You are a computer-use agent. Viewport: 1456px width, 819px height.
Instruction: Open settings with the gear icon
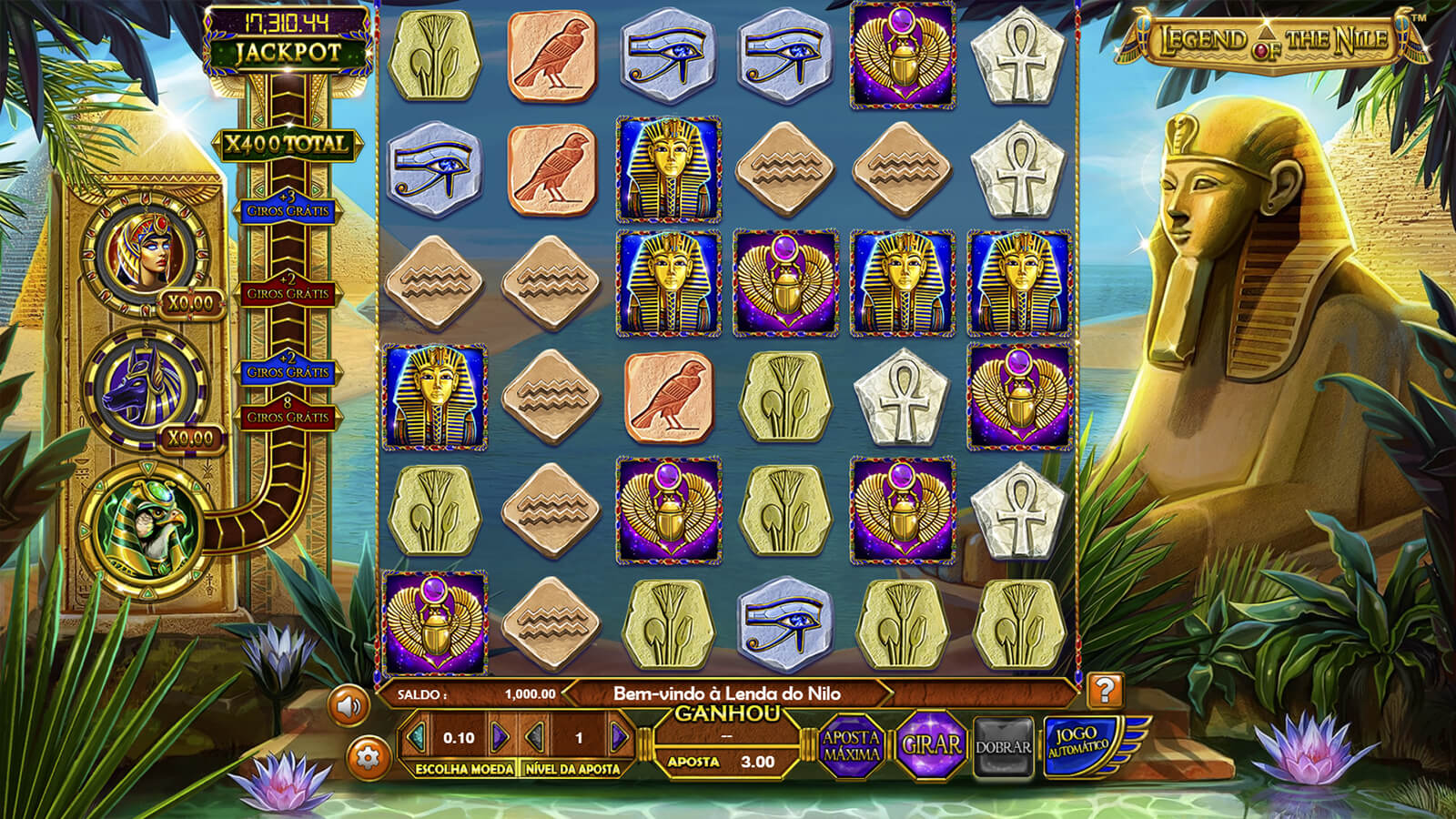click(x=368, y=756)
